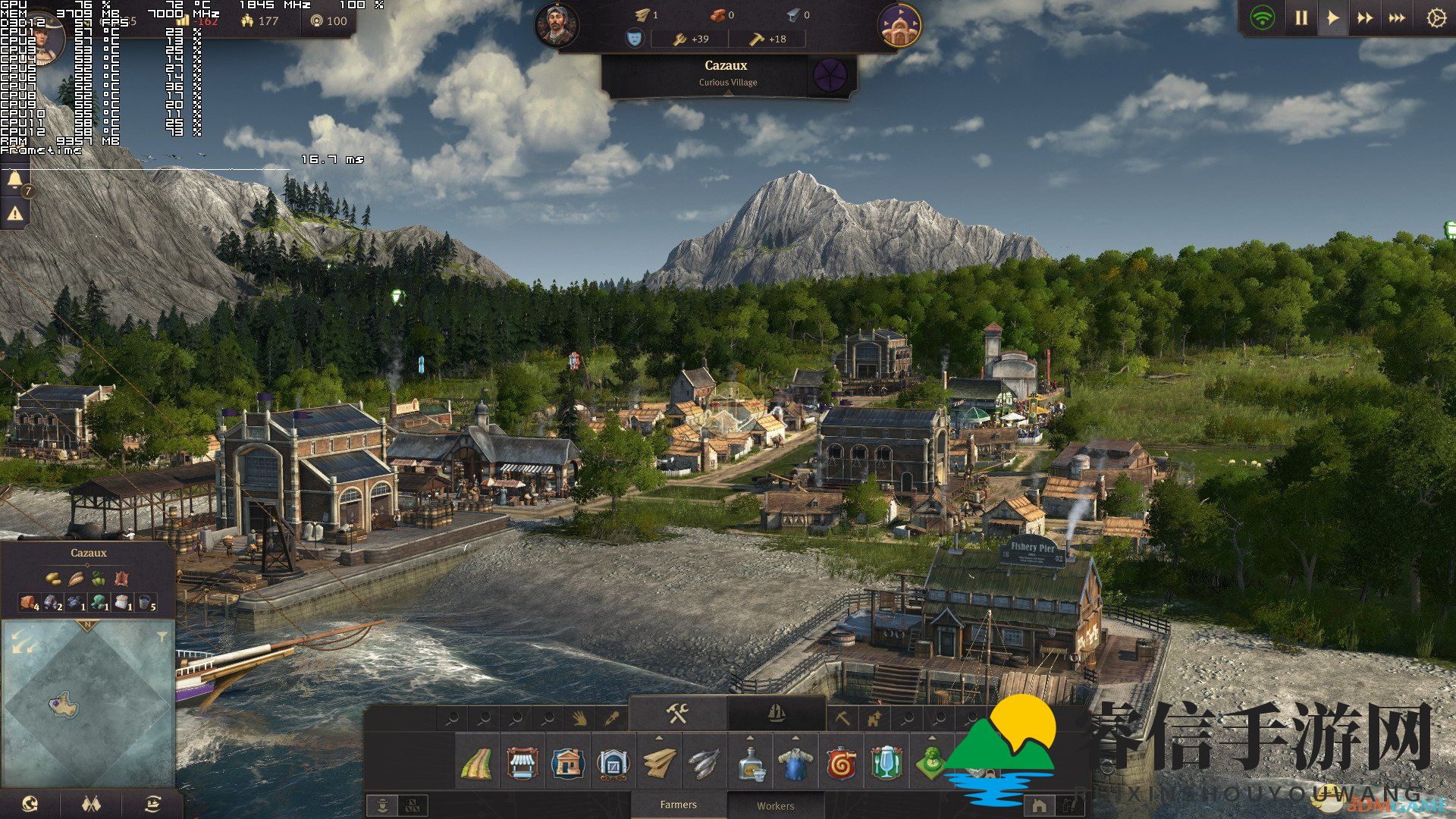Click the Cazaux island minimap

64,705
